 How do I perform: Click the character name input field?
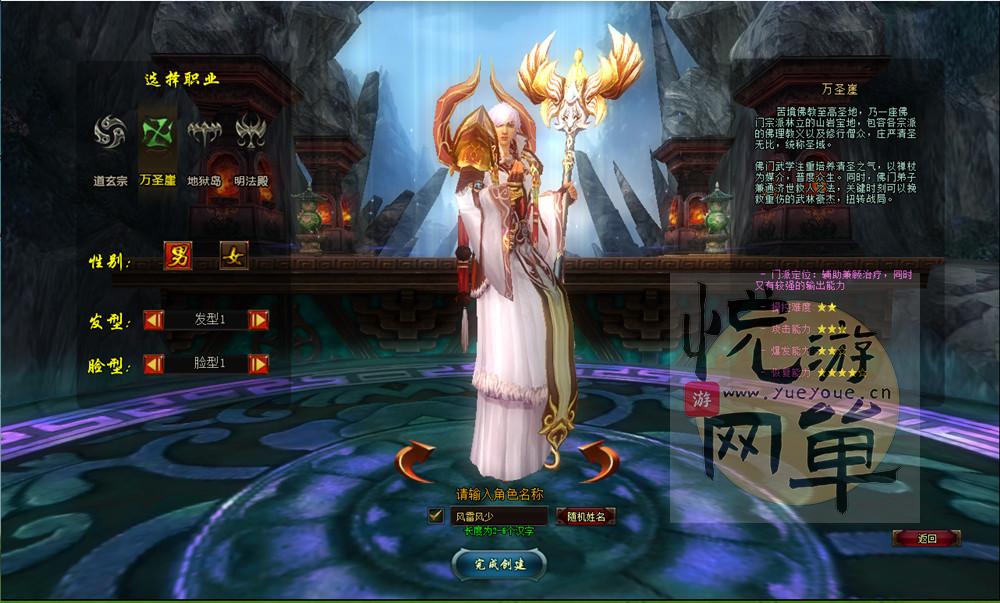point(498,516)
